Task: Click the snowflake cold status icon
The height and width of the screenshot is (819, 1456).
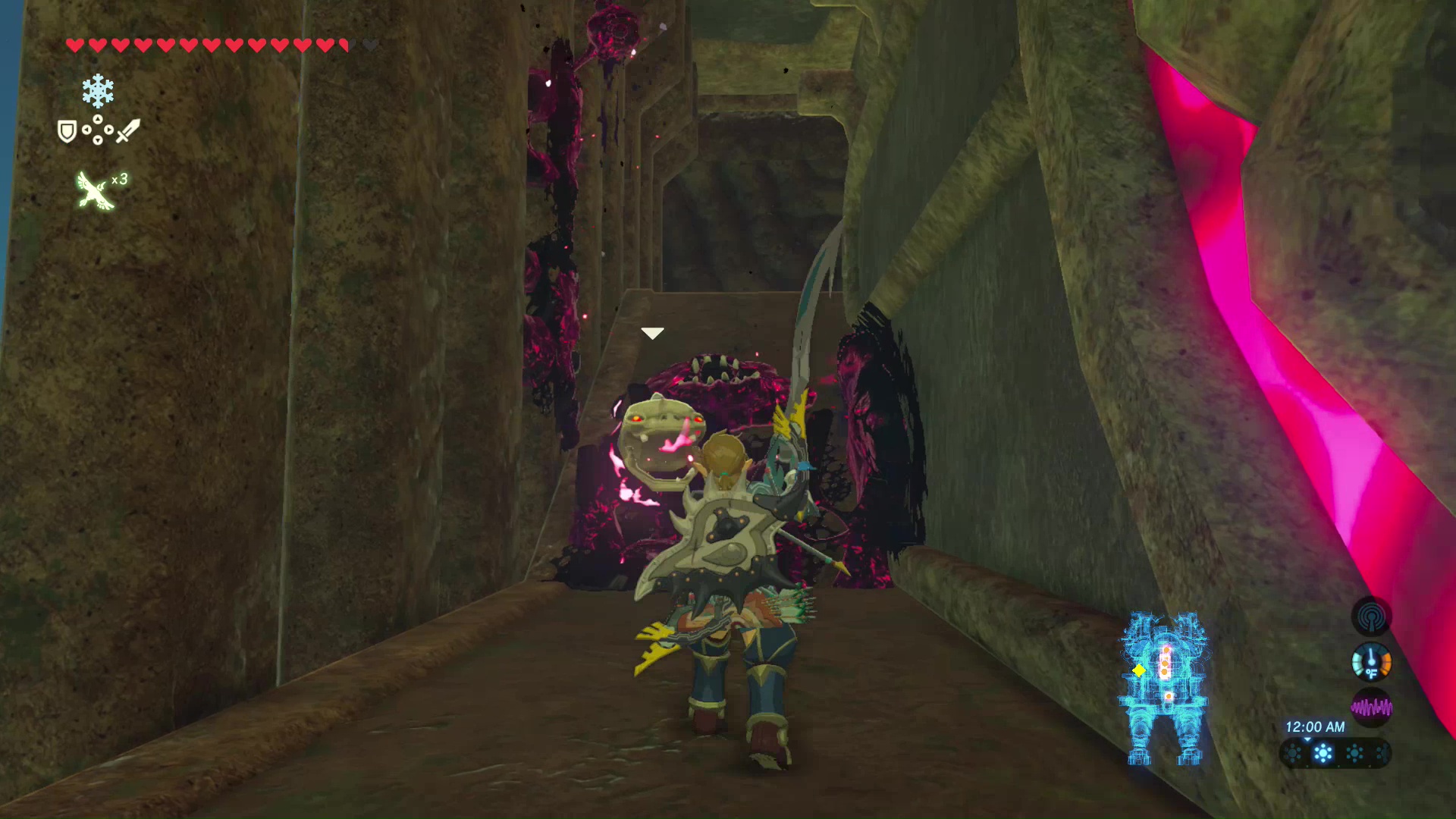Action: click(x=98, y=91)
